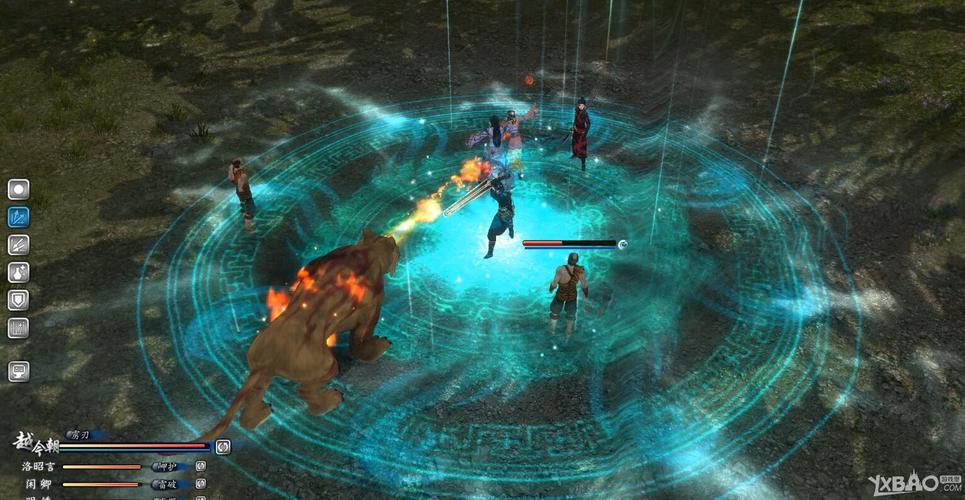This screenshot has width=965, height=500.
Task: Select the white circle command icon
Action: (x=19, y=189)
